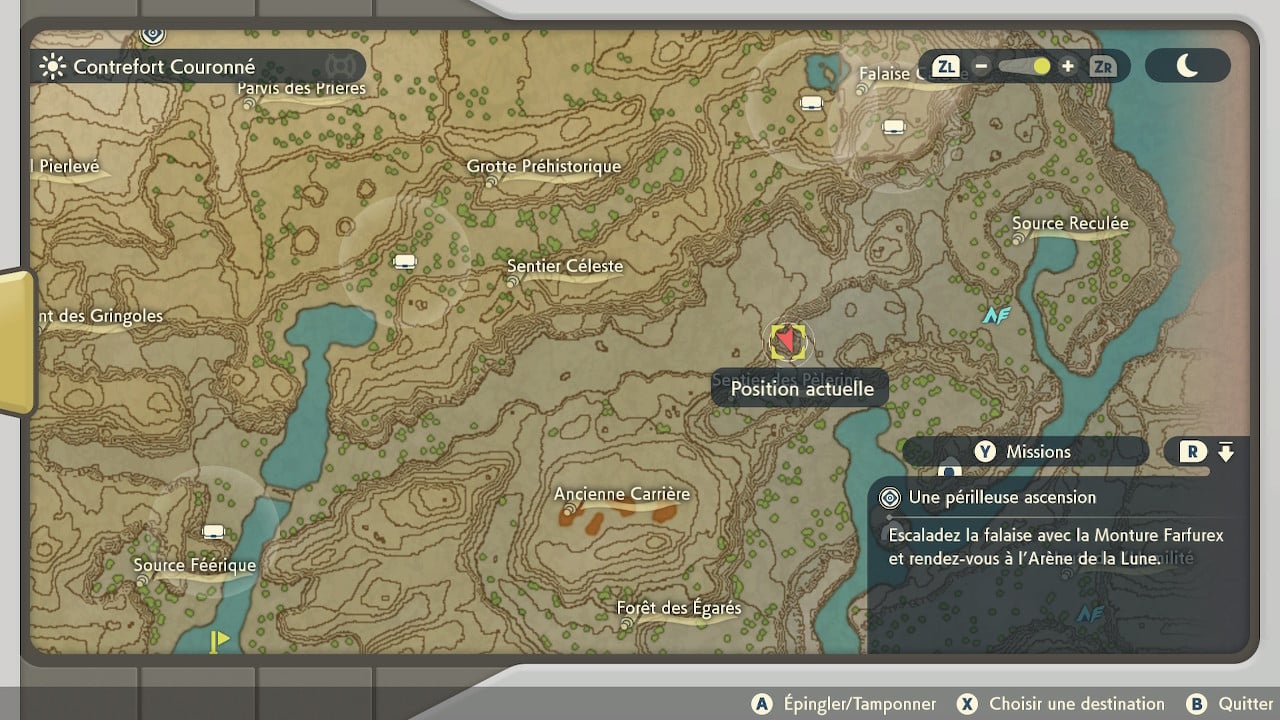Screen dimensions: 1280x720
Task: Click the yellow flag map marker
Action: (217, 640)
